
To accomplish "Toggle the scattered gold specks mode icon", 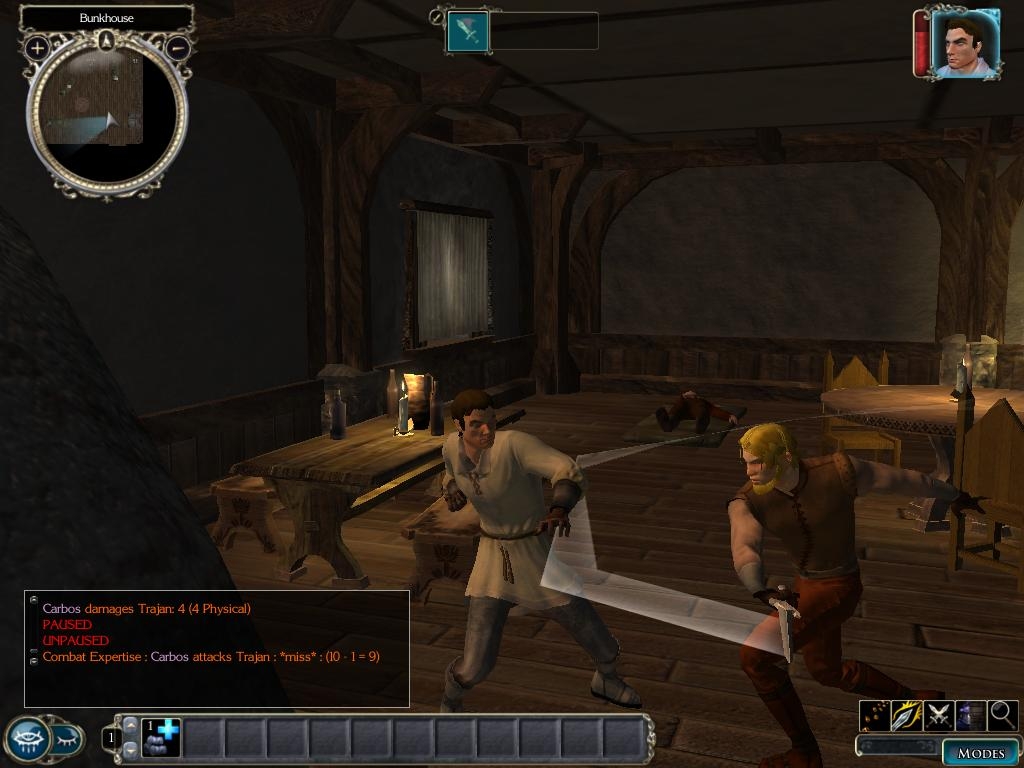I will [875, 716].
